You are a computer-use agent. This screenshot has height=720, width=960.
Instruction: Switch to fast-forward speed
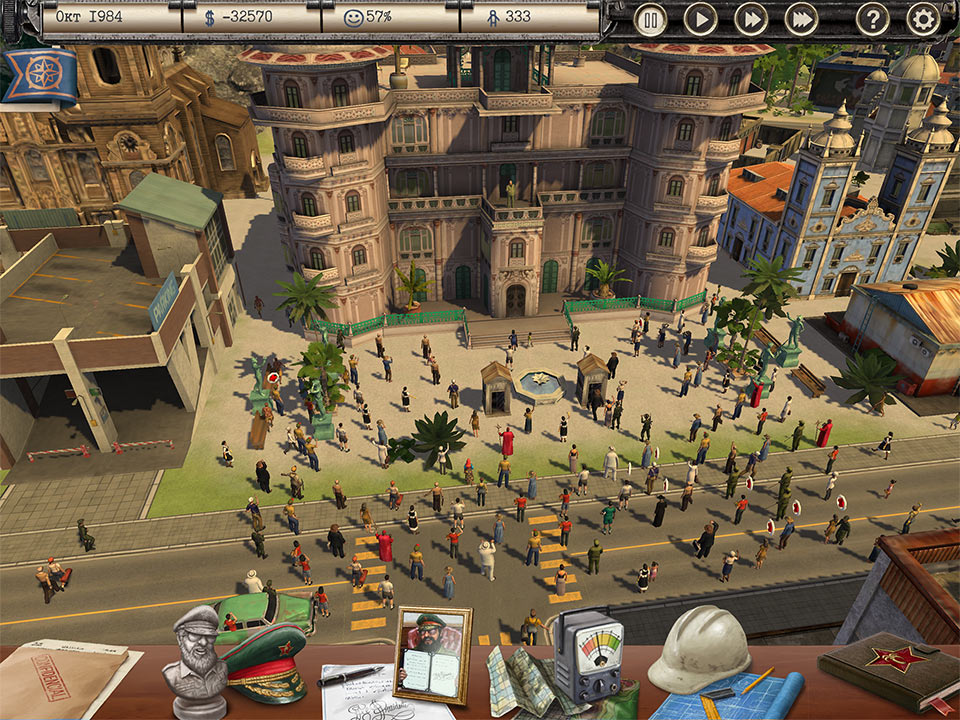coord(751,19)
